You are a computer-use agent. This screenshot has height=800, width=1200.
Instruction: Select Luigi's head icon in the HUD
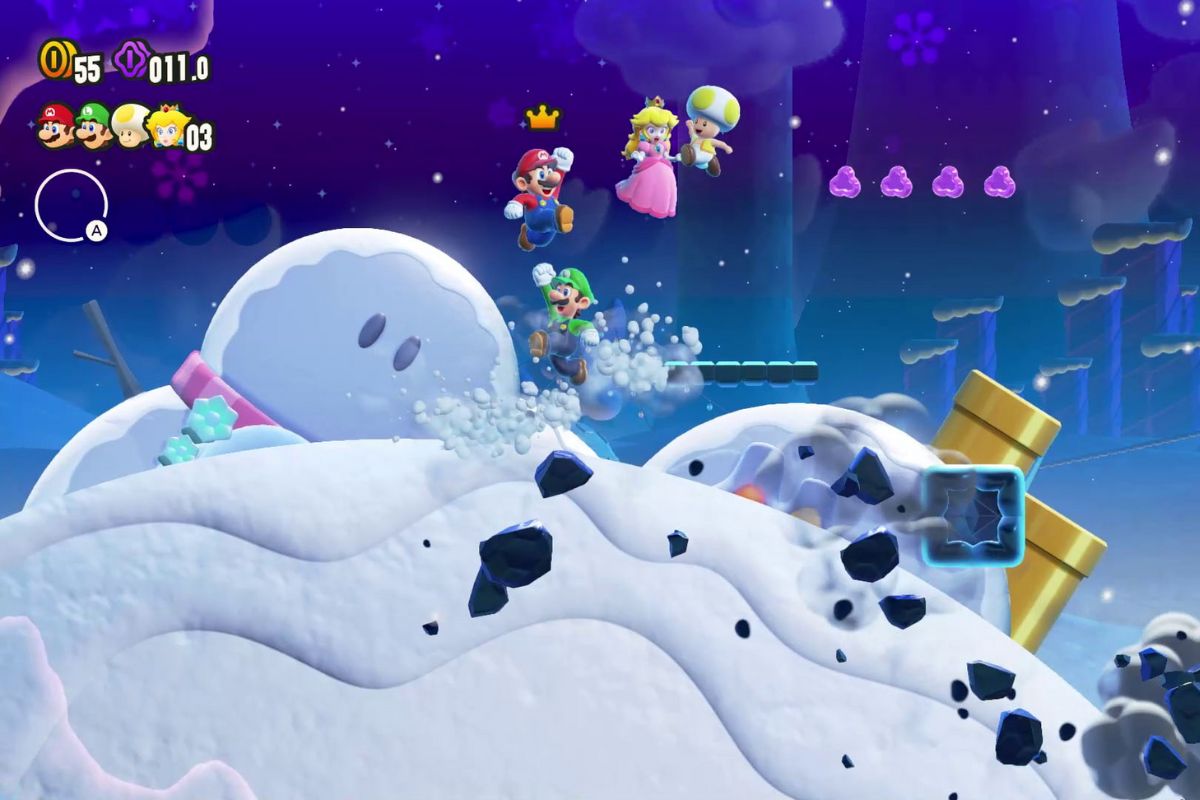[93, 126]
